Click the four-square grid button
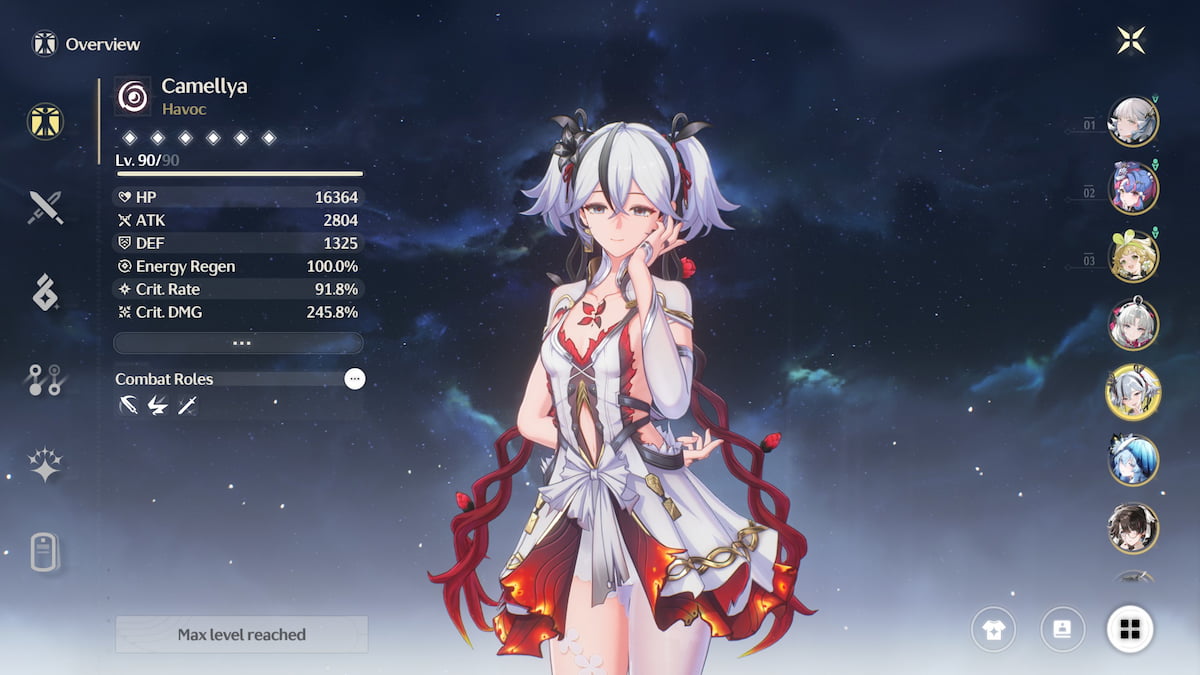The width and height of the screenshot is (1200, 675). [1130, 629]
